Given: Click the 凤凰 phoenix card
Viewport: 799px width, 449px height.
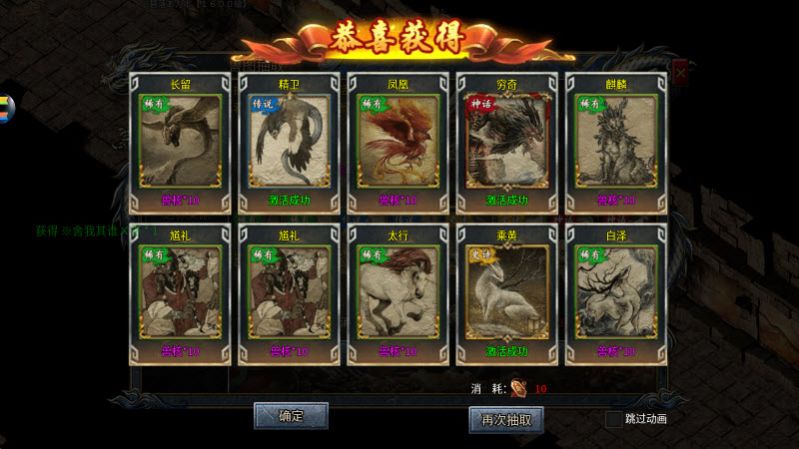Looking at the screenshot, I should (397, 140).
